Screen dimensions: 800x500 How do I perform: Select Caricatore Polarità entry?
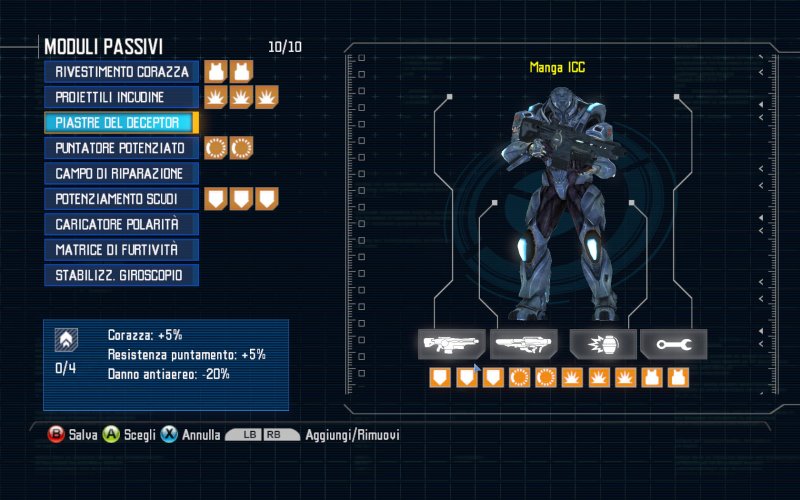122,224
